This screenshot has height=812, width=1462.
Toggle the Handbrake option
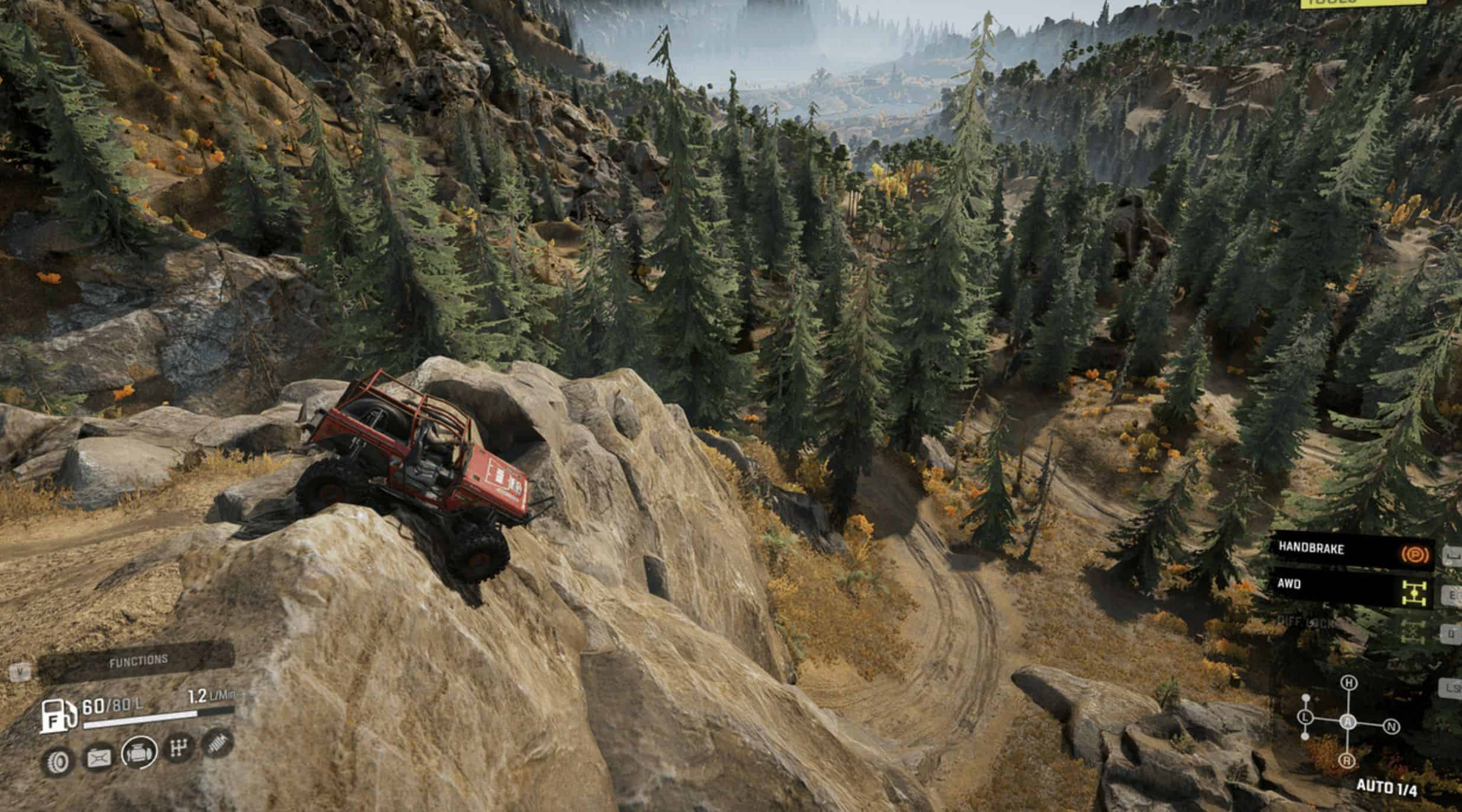pyautogui.click(x=1351, y=550)
